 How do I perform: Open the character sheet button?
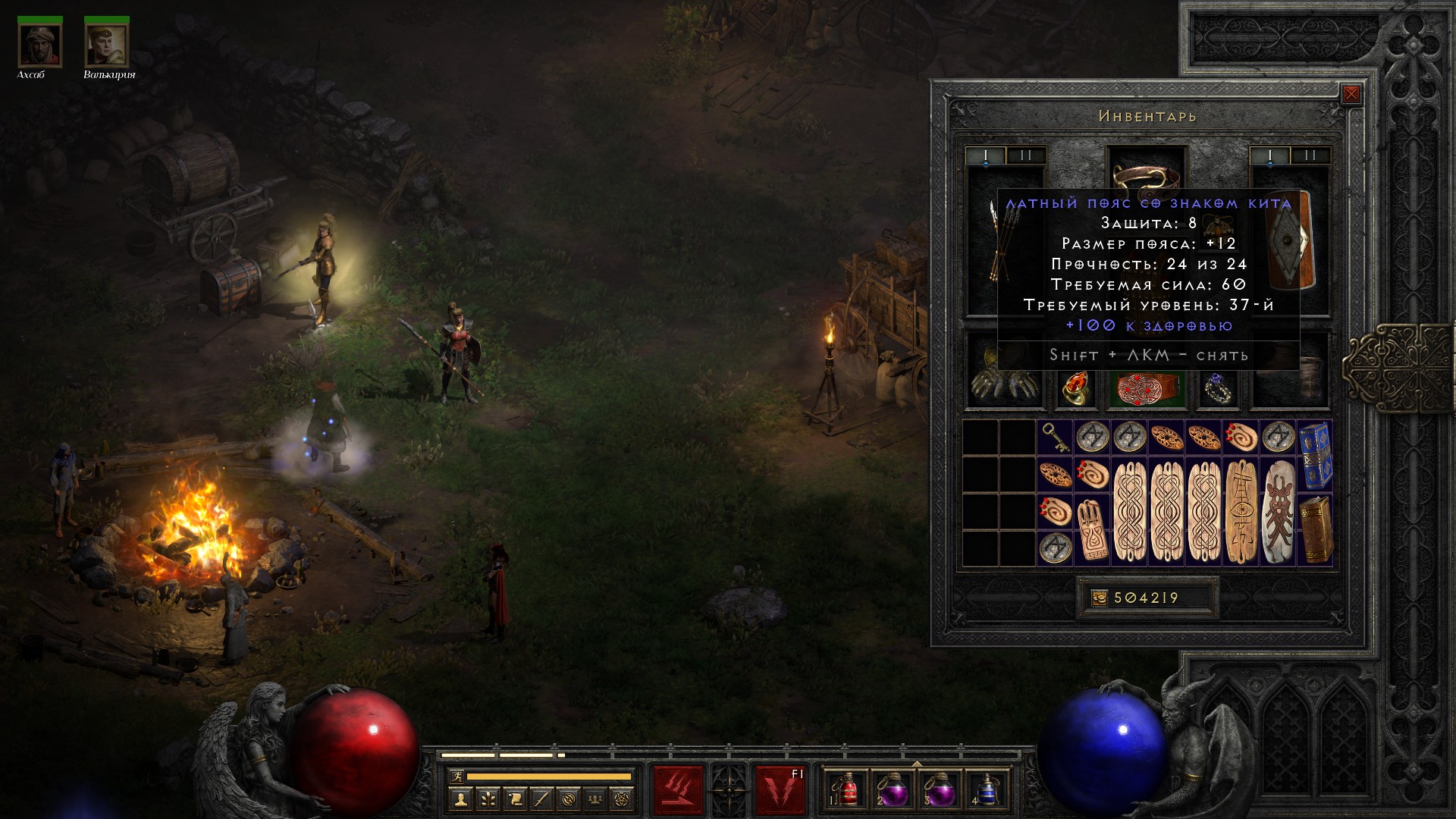(x=460, y=799)
